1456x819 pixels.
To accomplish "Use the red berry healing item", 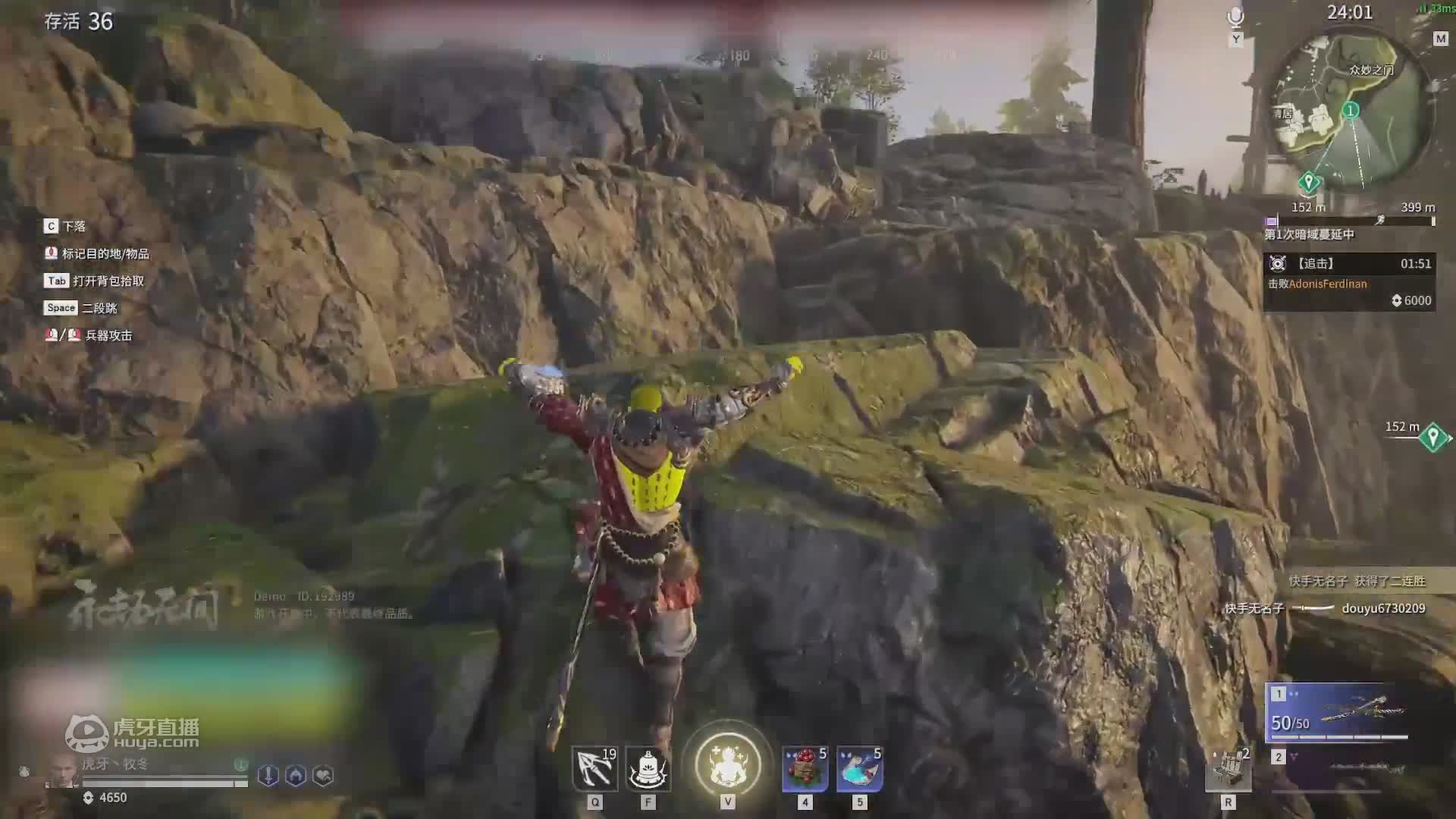I will (805, 768).
